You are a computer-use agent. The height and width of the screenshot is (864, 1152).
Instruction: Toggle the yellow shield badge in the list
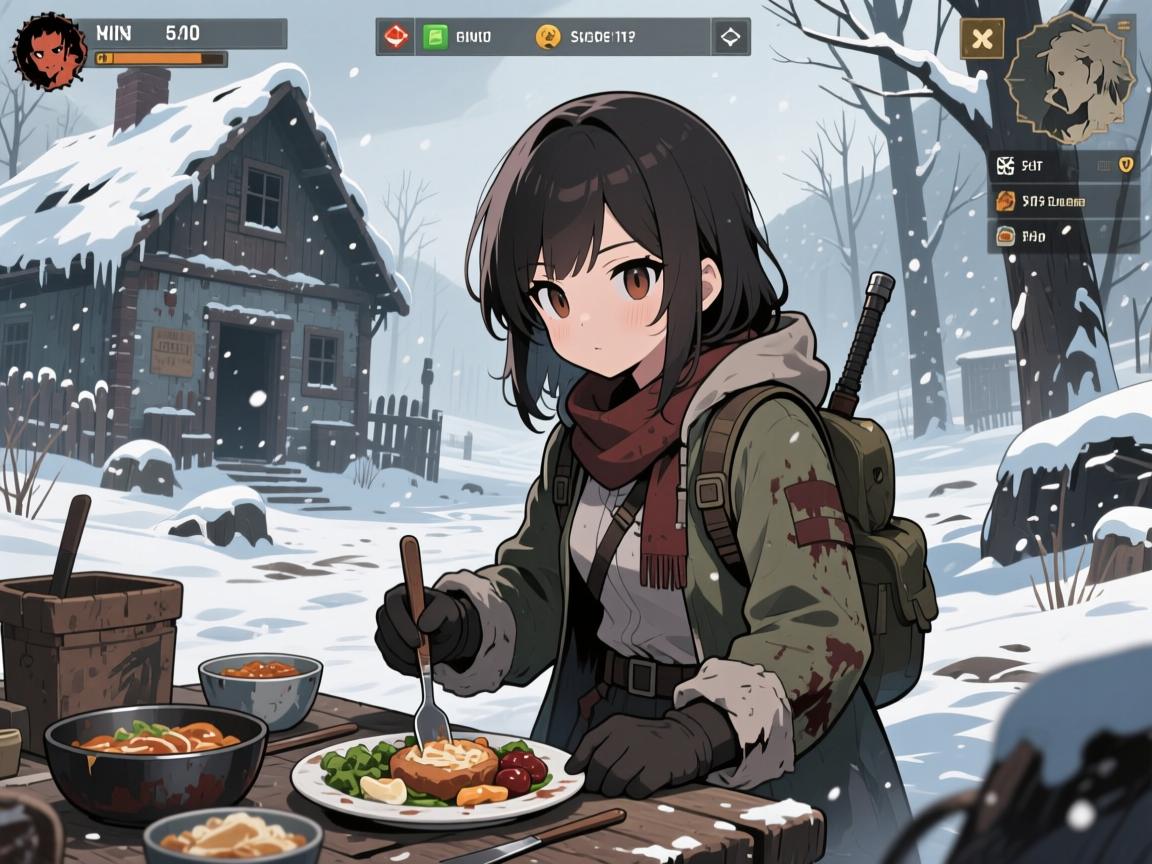point(1125,165)
